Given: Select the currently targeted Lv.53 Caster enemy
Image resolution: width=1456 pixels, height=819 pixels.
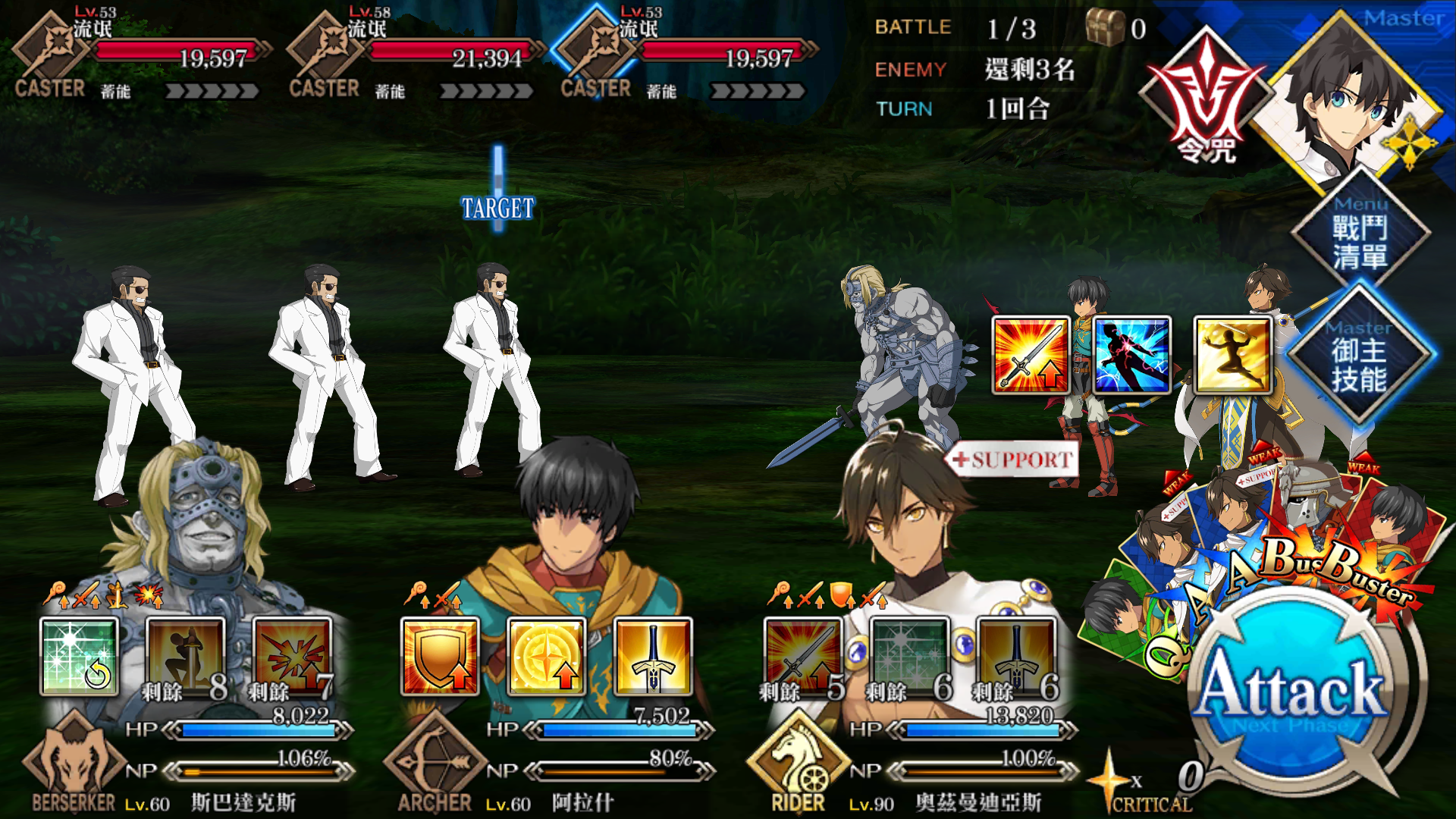Looking at the screenshot, I should (493, 372).
